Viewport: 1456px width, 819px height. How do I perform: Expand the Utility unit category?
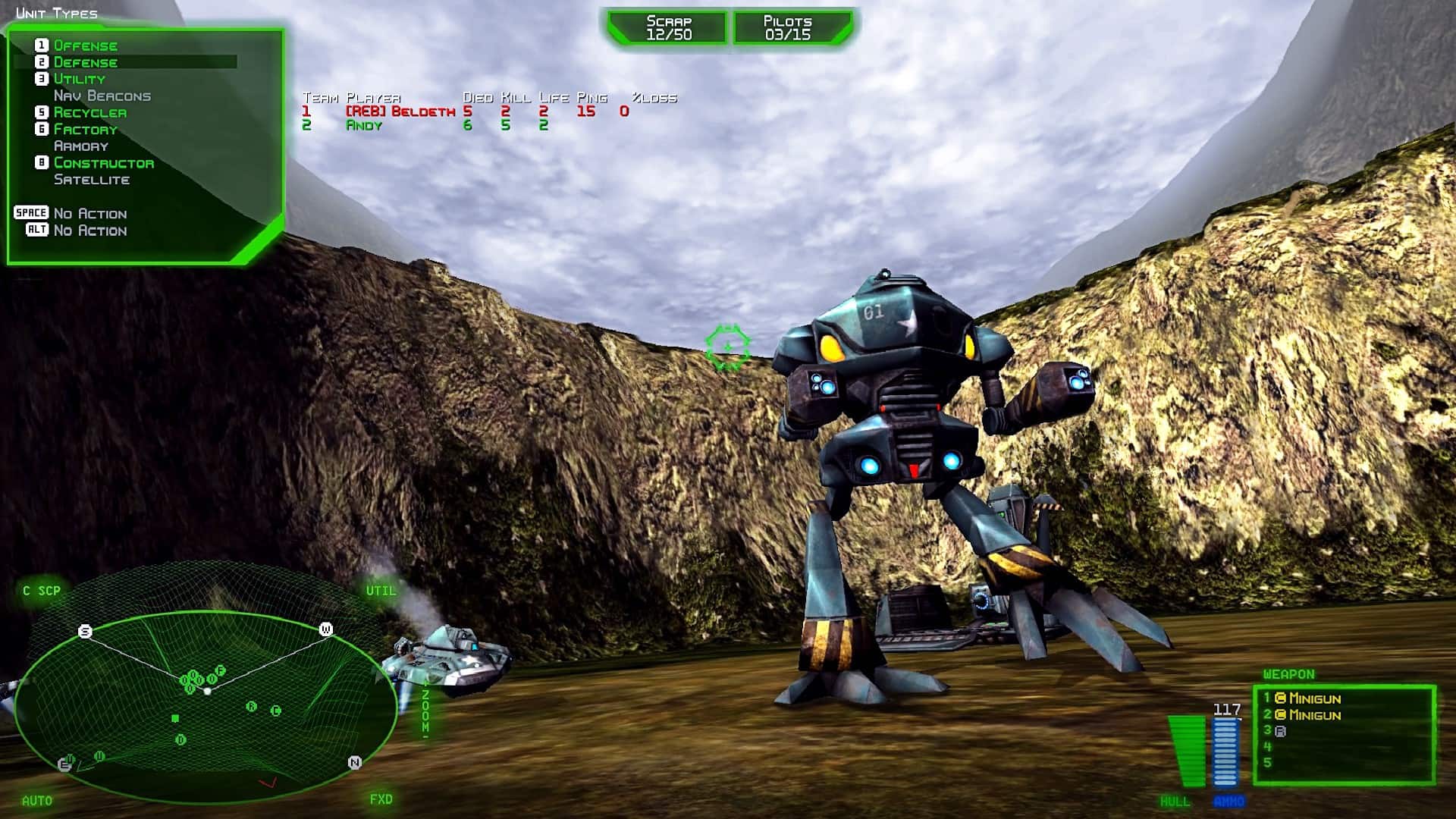pyautogui.click(x=80, y=79)
